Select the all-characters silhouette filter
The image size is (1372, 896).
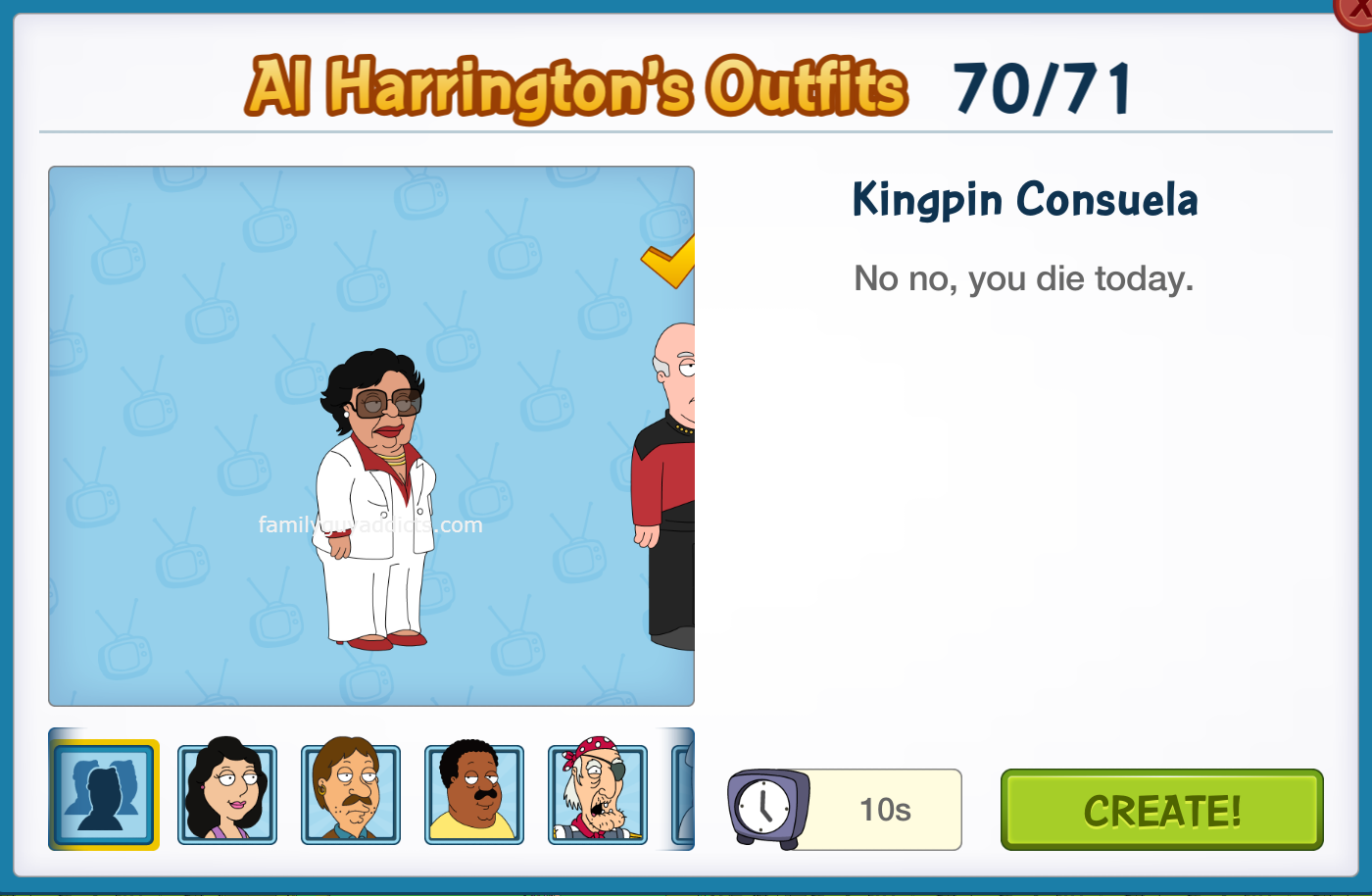tap(103, 794)
